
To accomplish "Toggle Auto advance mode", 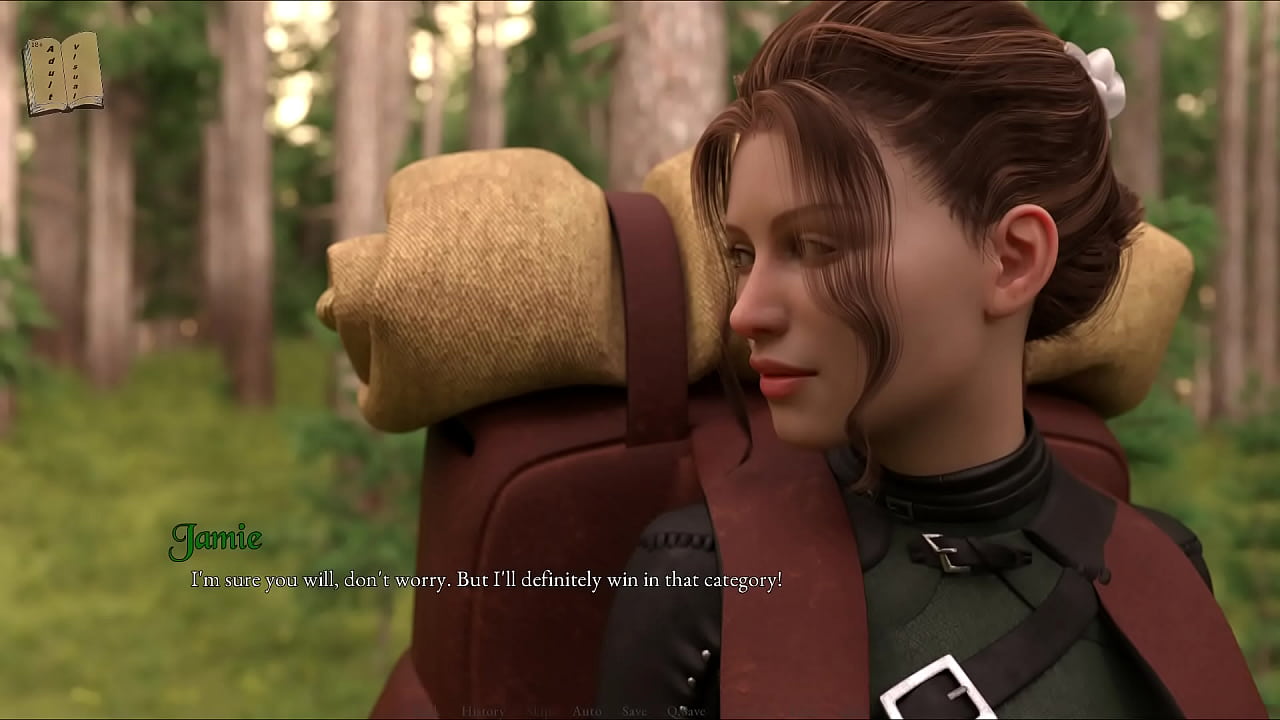I will click(x=587, y=711).
